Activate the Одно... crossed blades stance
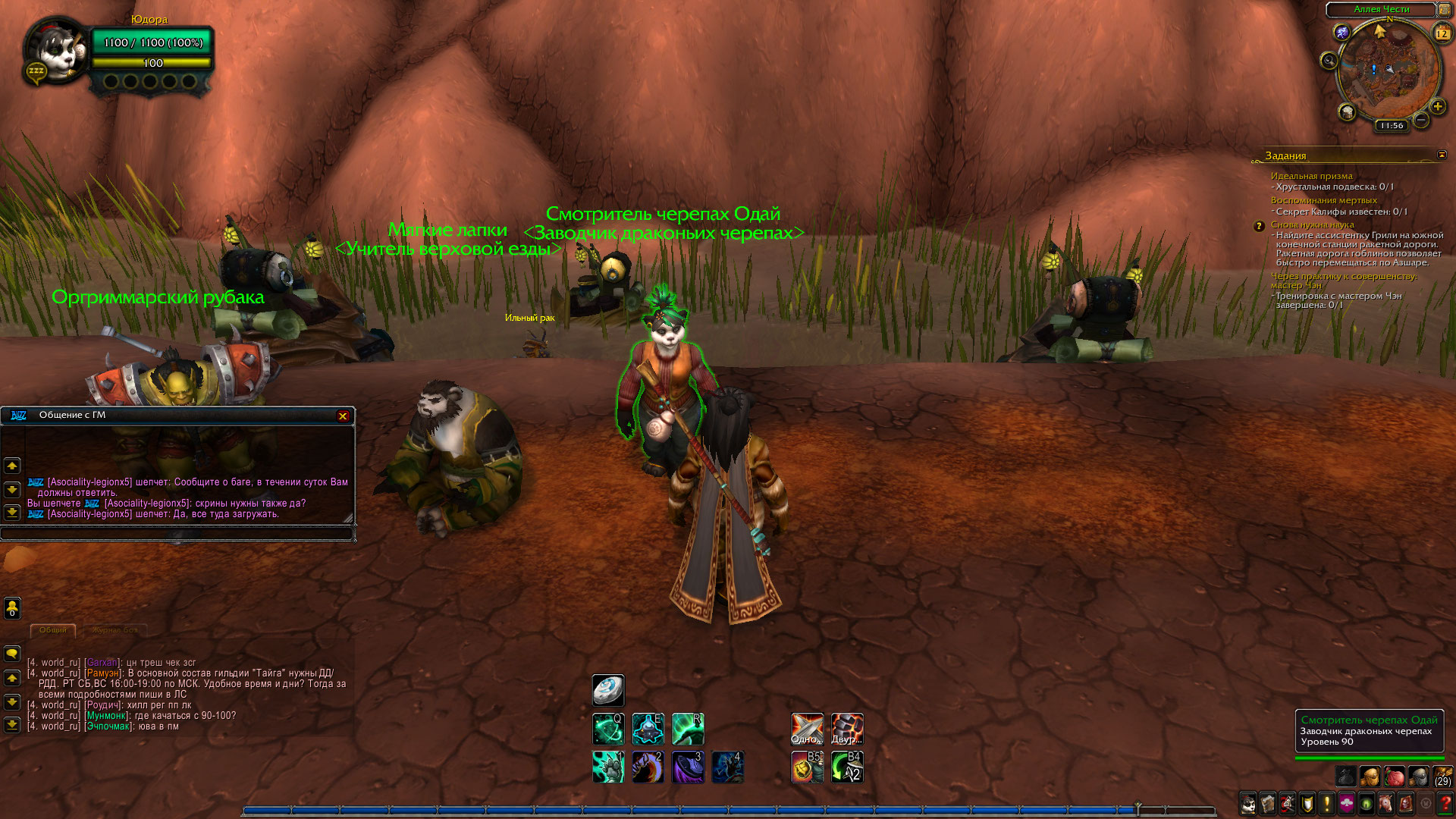 (x=807, y=729)
